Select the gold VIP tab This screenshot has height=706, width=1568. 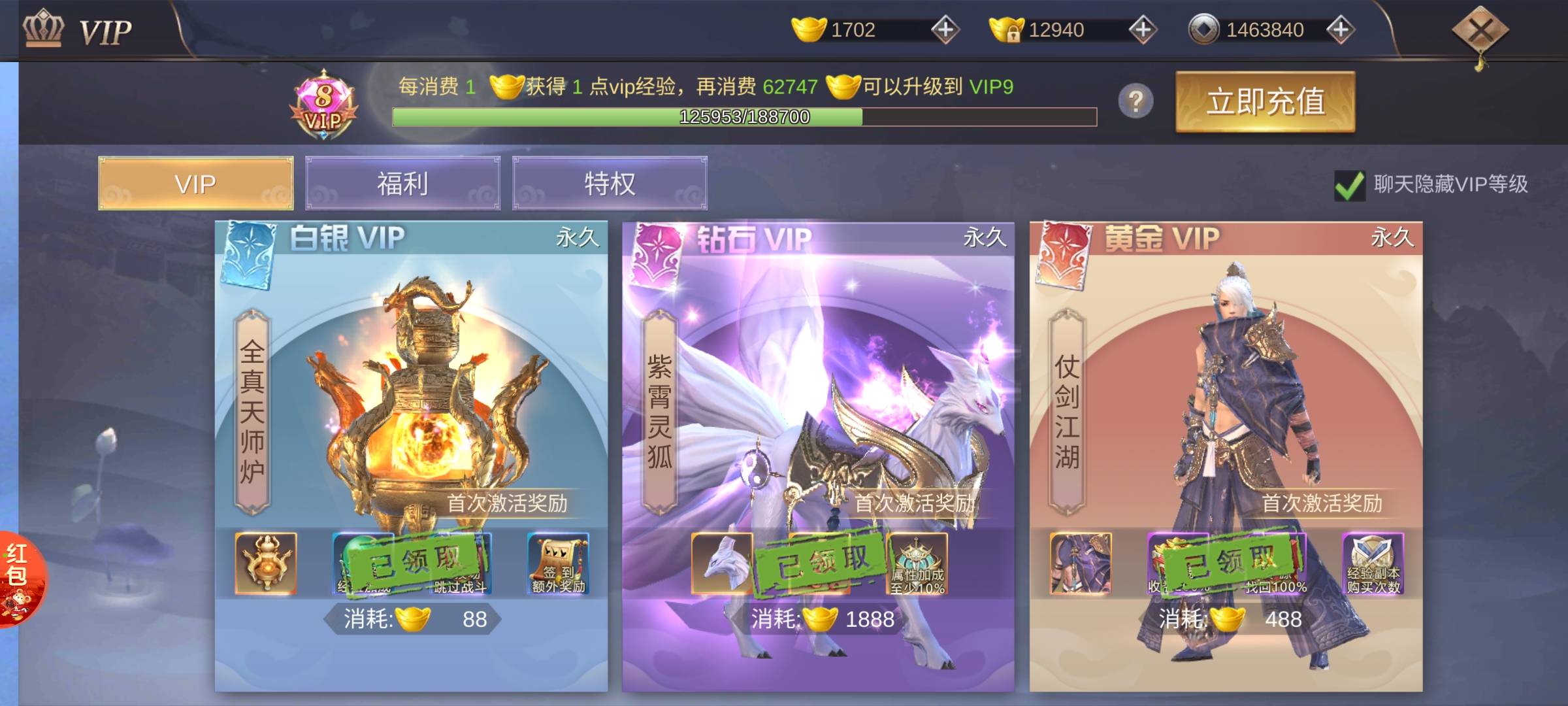click(x=195, y=184)
